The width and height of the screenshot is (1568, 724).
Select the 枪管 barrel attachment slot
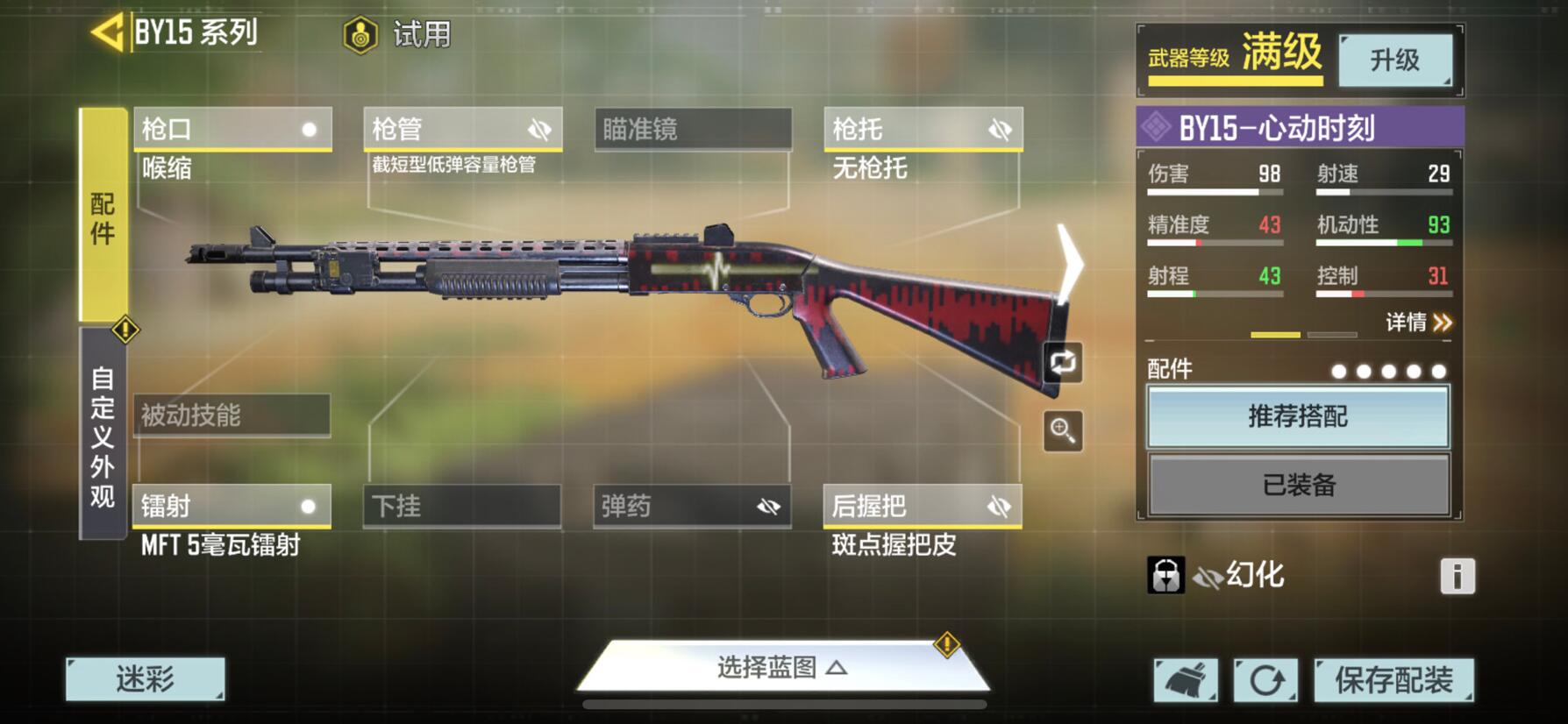(462, 130)
